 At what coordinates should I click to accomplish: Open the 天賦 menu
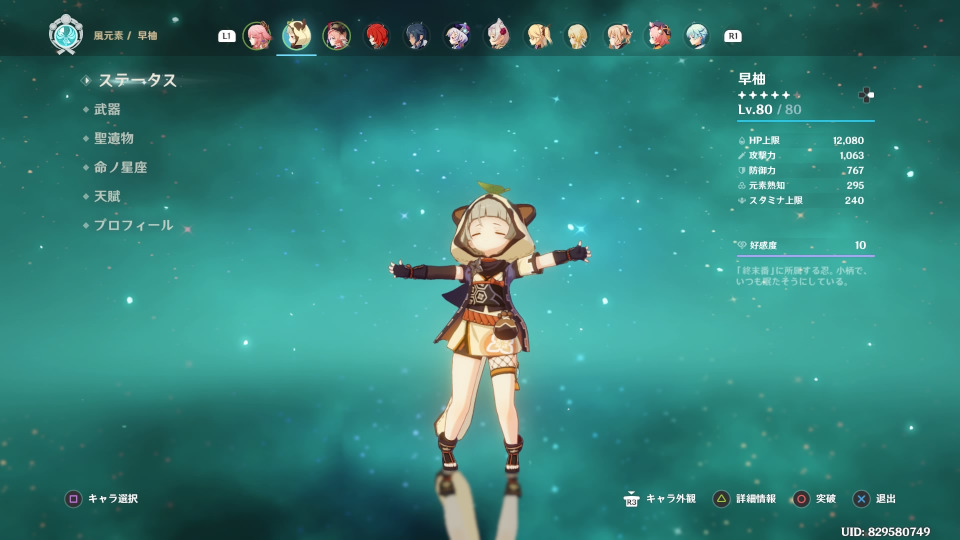107,197
